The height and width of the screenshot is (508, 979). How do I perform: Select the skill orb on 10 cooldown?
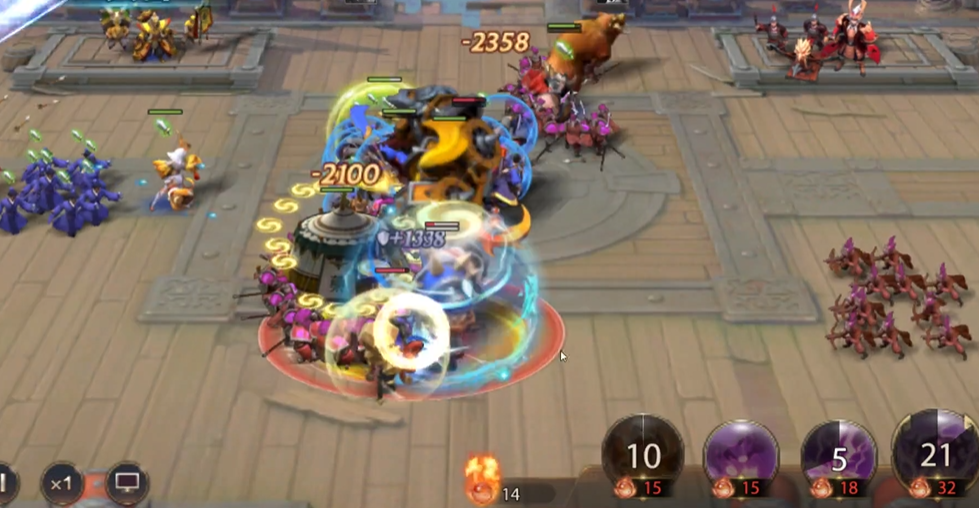tap(643, 456)
